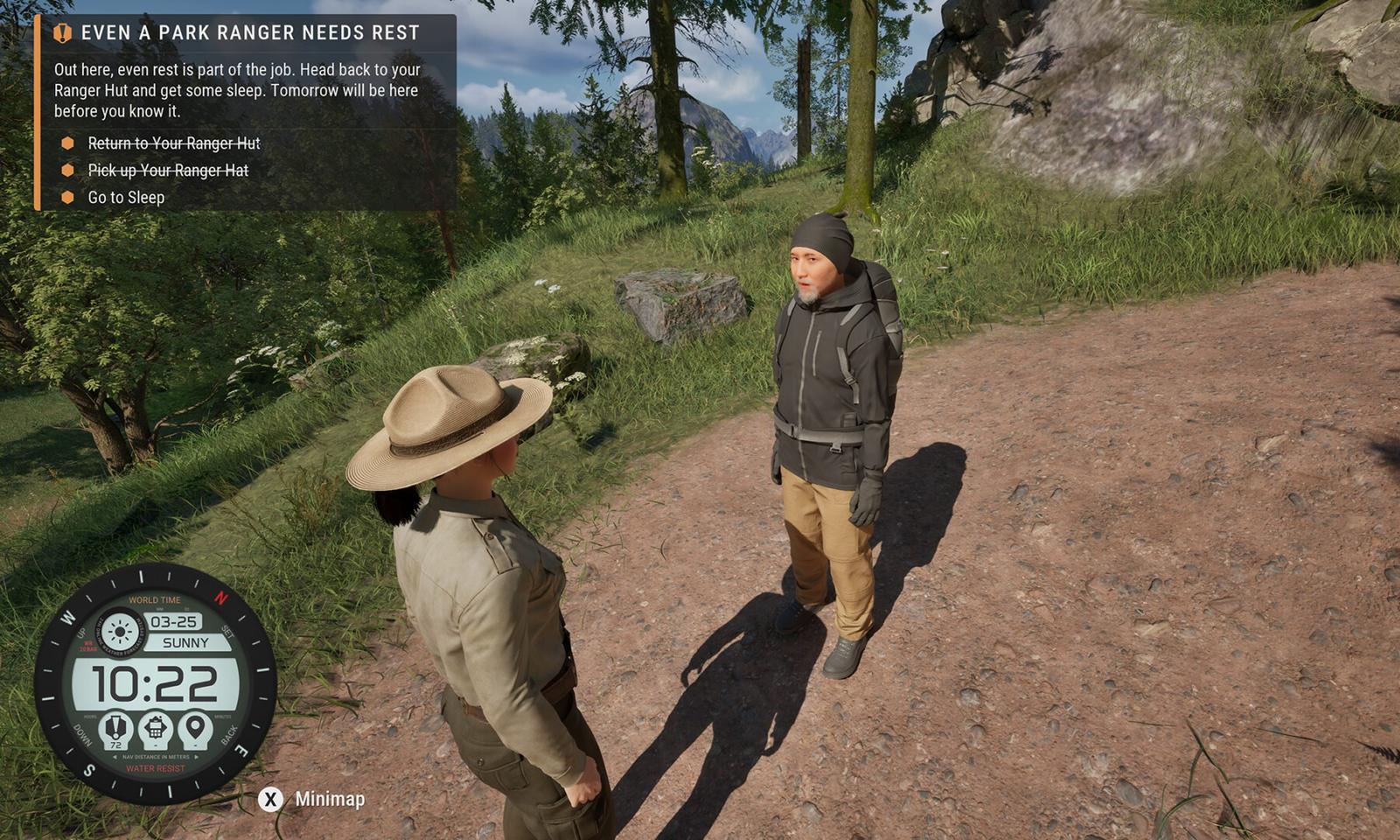Select the Return to Your Ranger Hut objective
The height and width of the screenshot is (840, 1400).
coord(173,143)
